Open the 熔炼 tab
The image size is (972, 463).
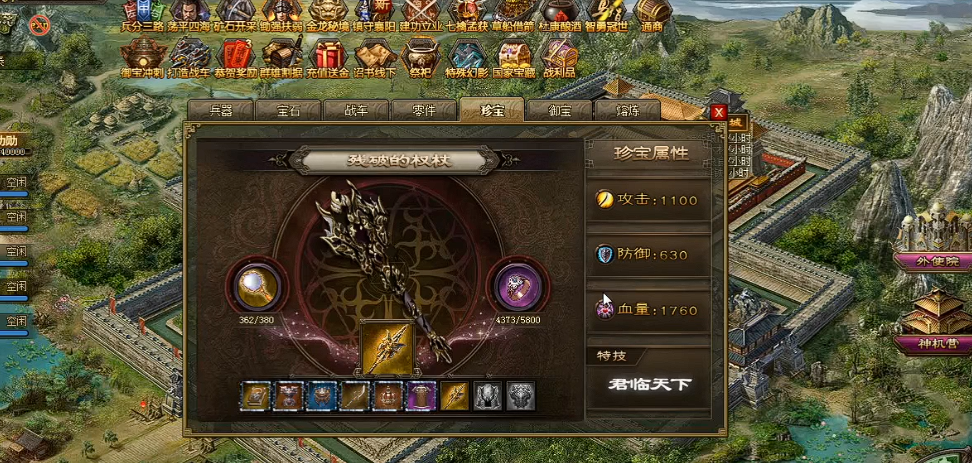tap(625, 111)
